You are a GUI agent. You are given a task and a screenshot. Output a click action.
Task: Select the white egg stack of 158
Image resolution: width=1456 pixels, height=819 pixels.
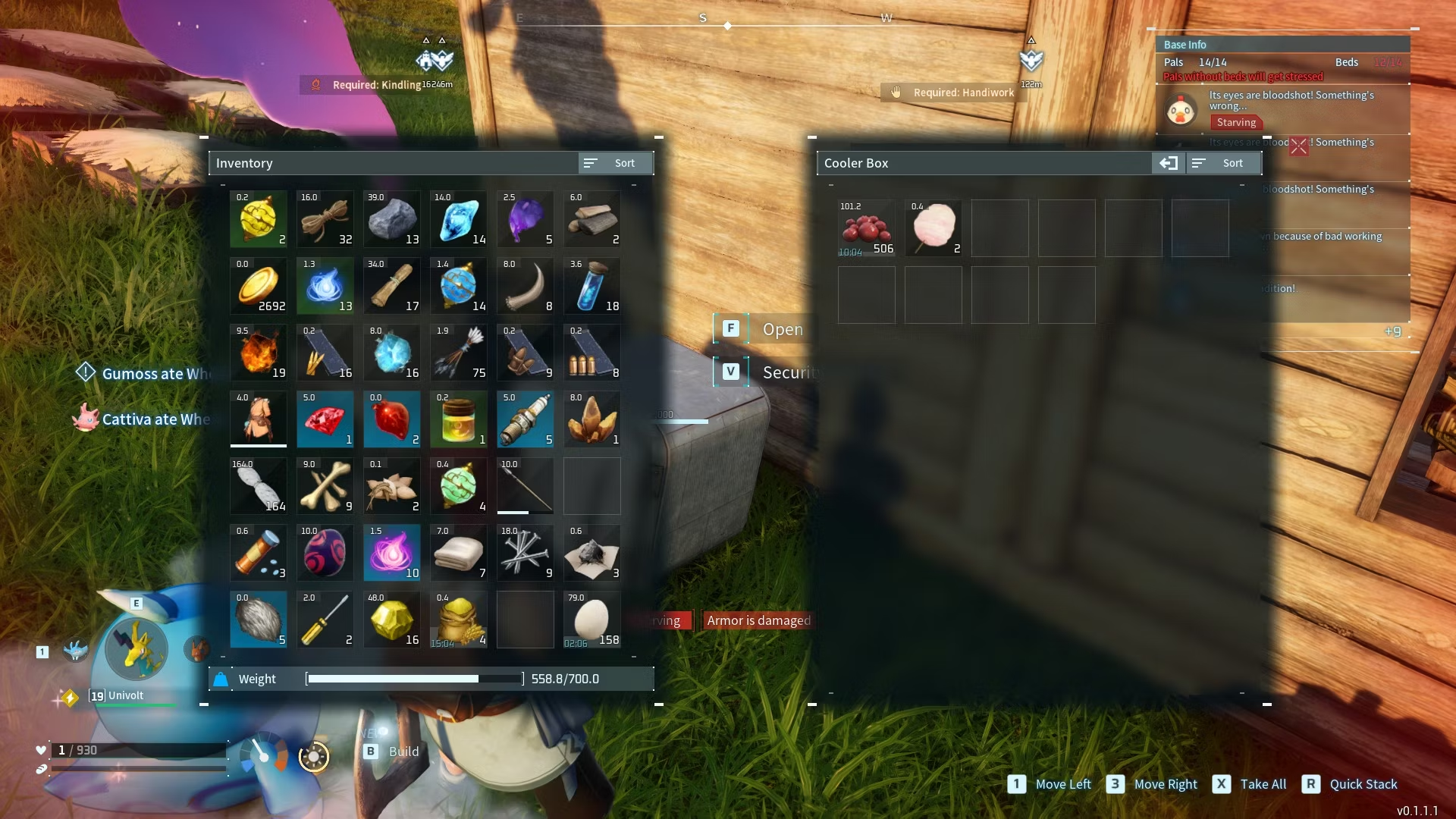point(591,620)
